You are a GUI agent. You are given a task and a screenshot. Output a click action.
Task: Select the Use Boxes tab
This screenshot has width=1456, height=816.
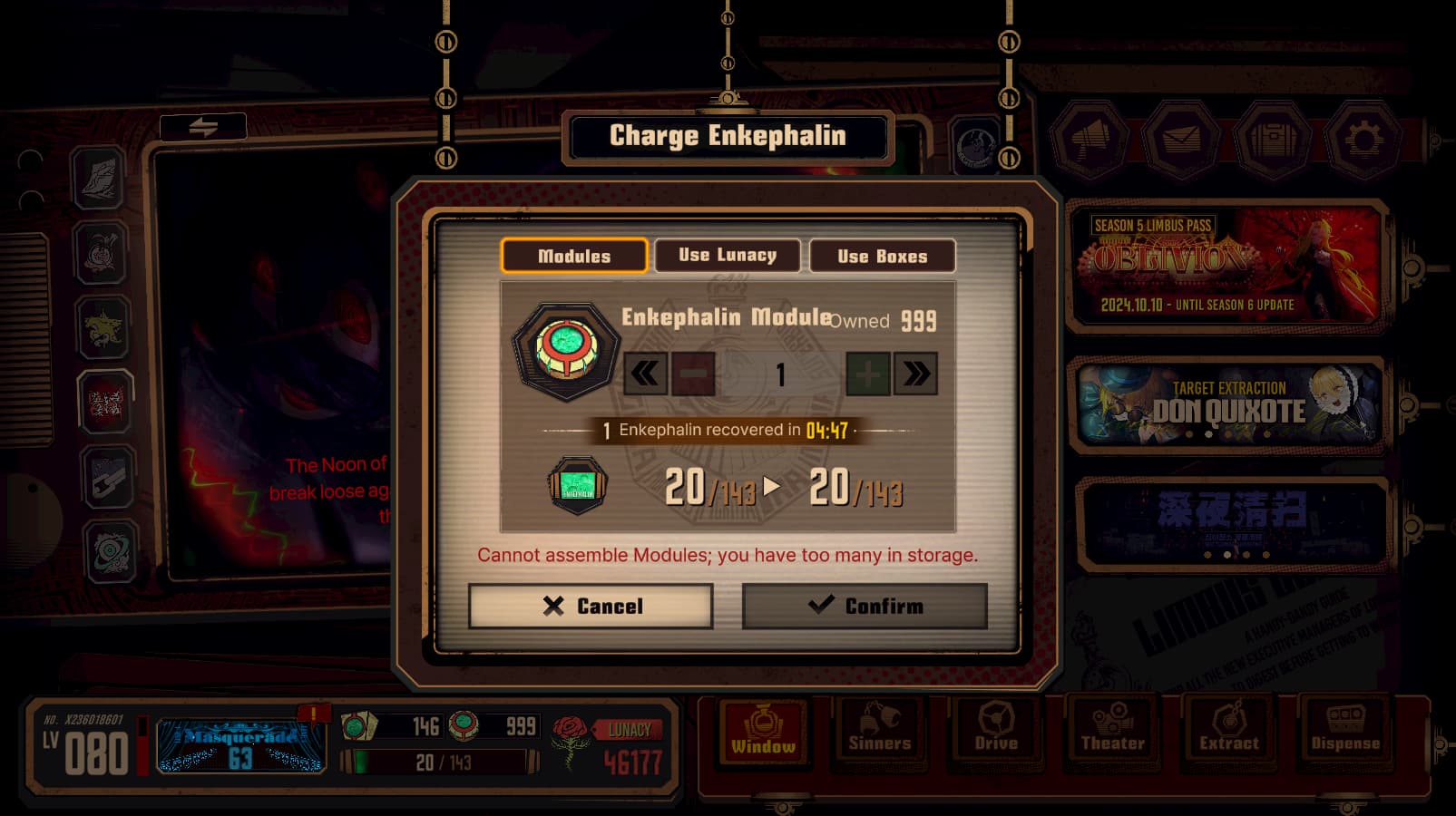tap(882, 256)
